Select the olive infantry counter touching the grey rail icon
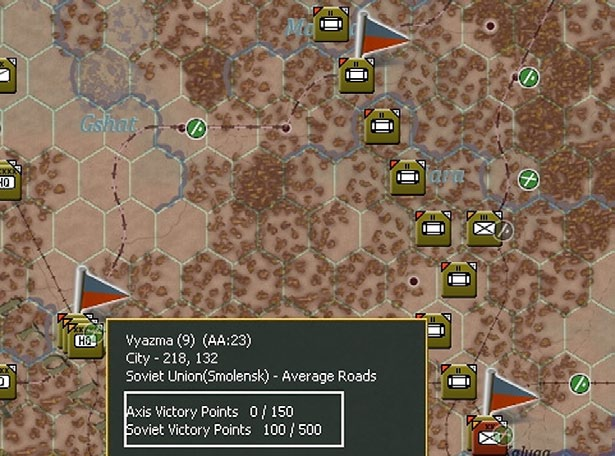 click(484, 228)
